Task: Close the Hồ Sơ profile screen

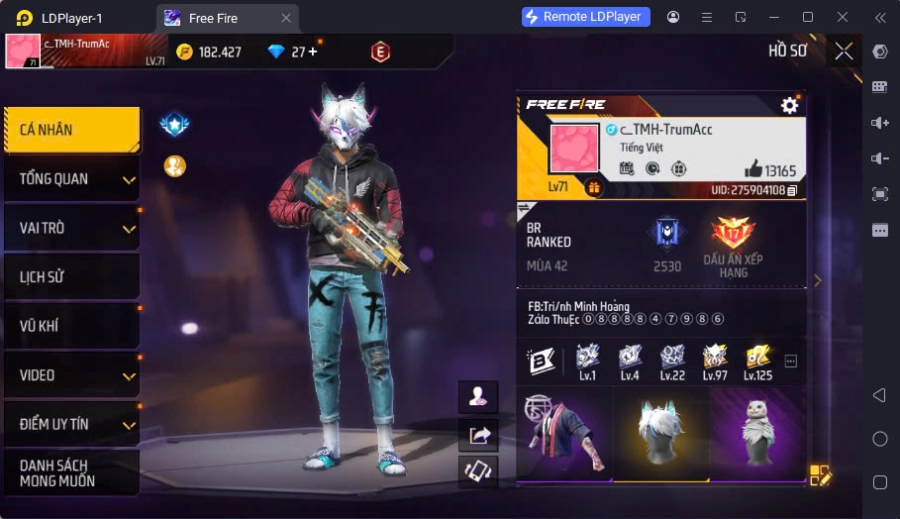Action: pos(844,51)
